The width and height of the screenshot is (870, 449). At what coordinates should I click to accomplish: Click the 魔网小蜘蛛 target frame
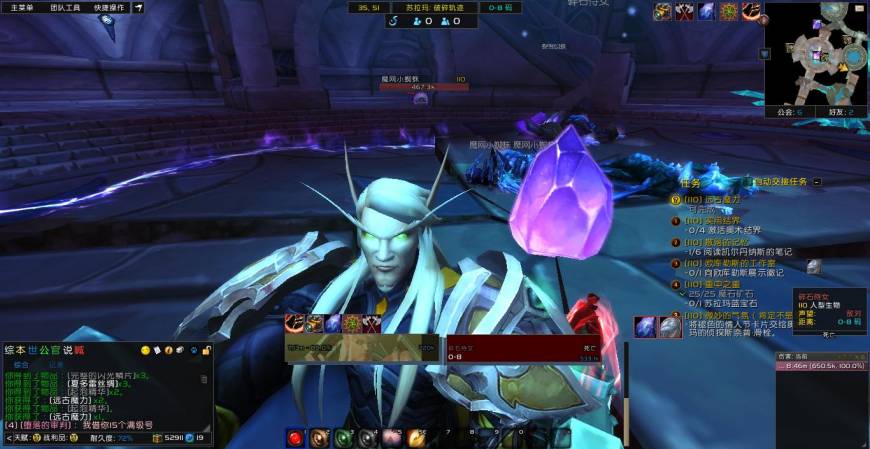tap(423, 82)
